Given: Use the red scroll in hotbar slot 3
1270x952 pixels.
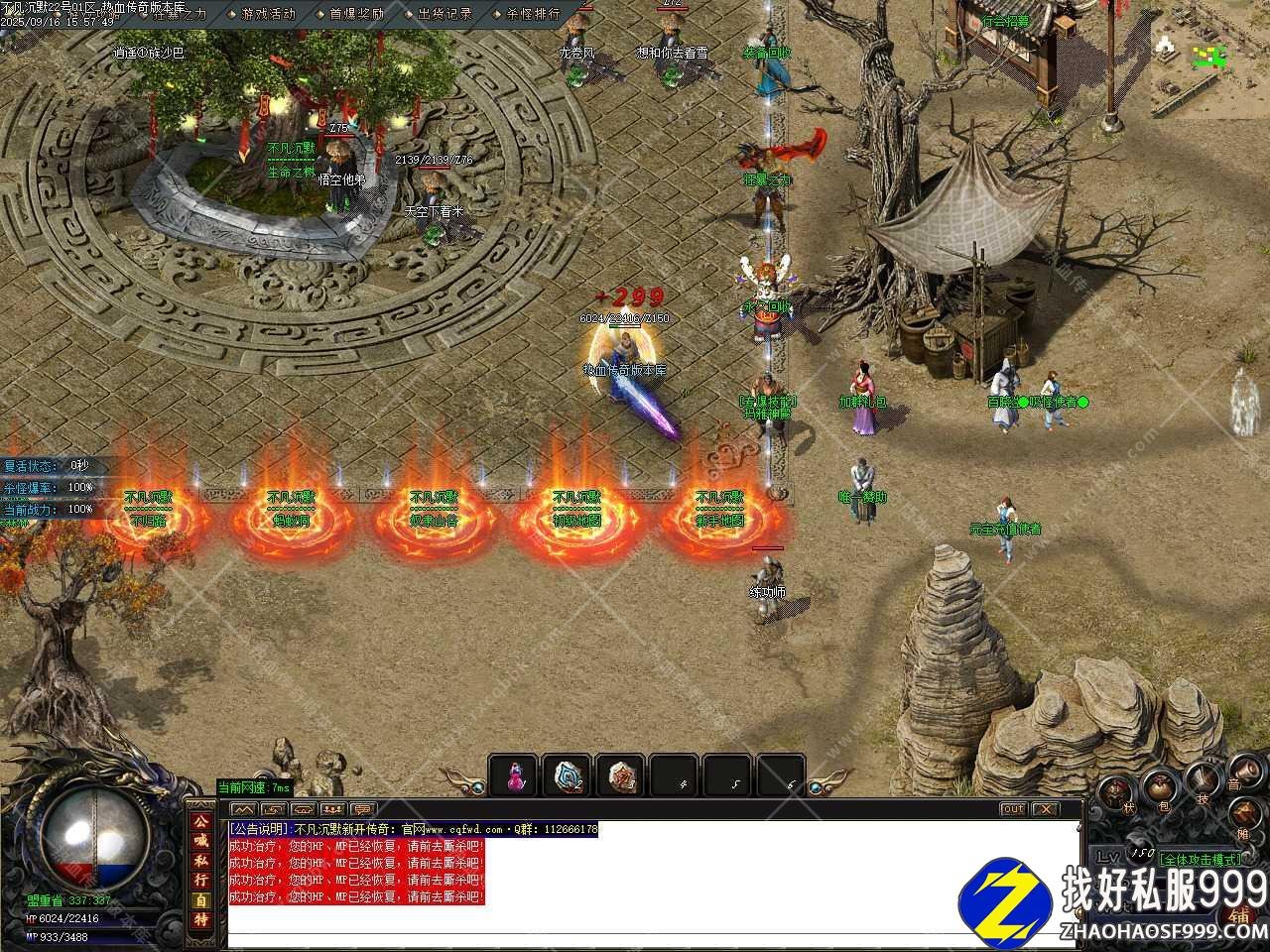Looking at the screenshot, I should point(621,775).
